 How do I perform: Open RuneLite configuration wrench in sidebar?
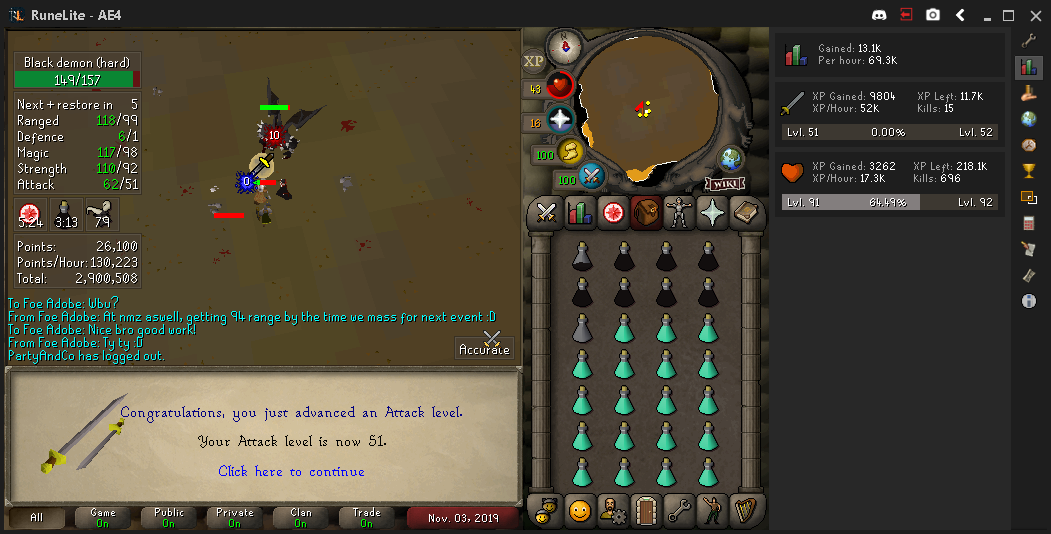pos(1028,40)
